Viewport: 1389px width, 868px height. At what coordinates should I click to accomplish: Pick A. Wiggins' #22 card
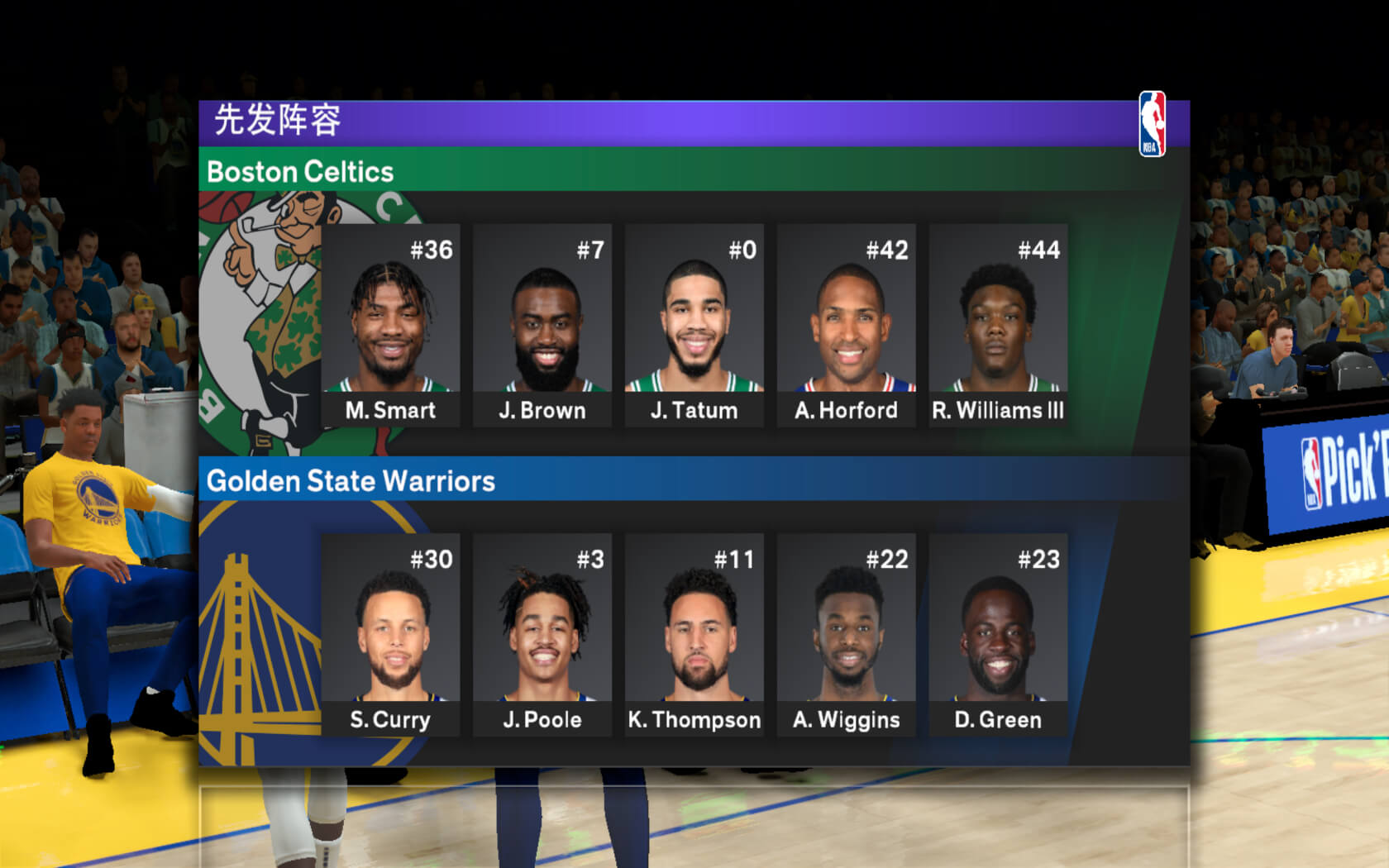pyautogui.click(x=847, y=634)
